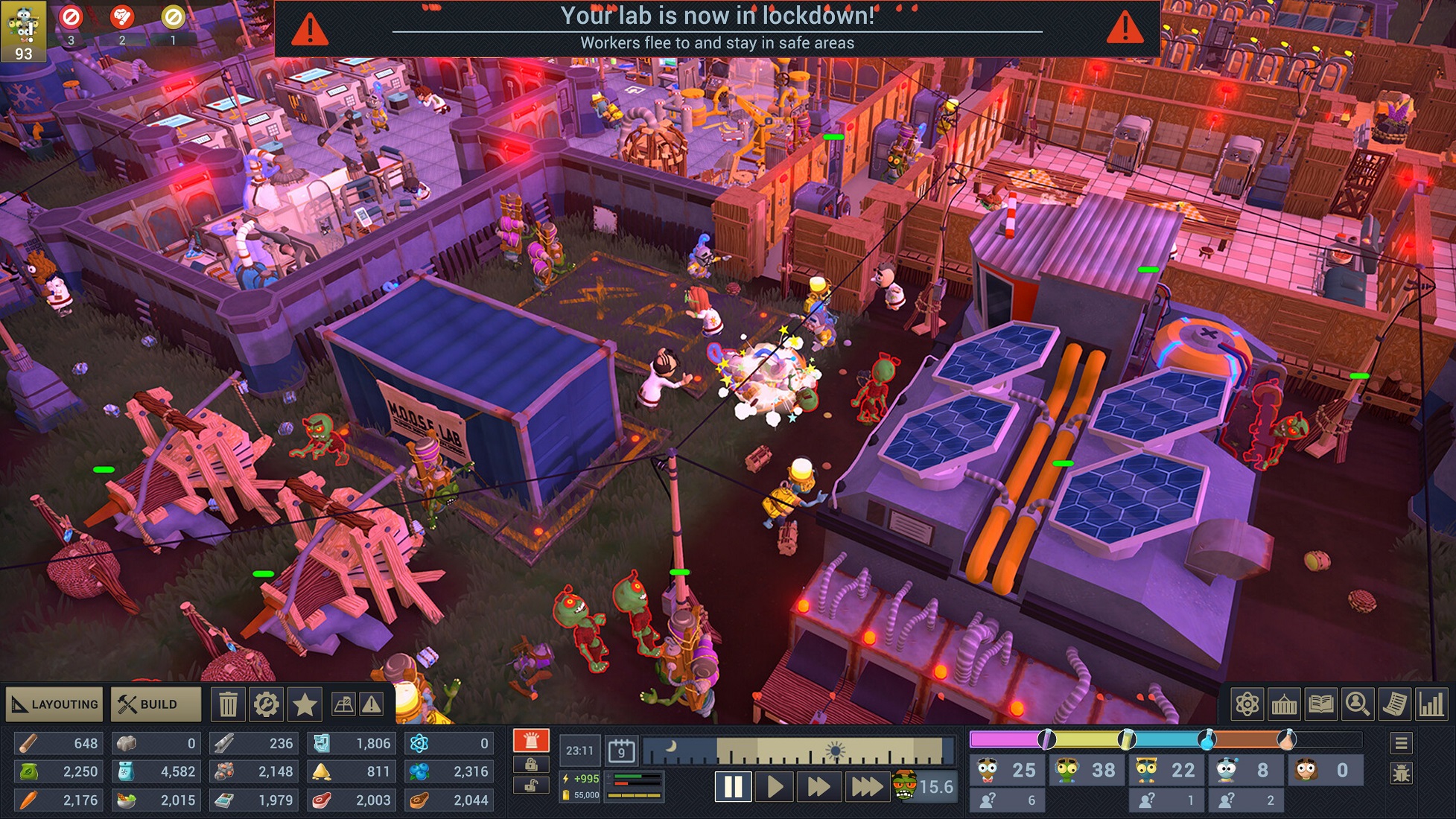Click the gear and wrench button

coord(266,704)
